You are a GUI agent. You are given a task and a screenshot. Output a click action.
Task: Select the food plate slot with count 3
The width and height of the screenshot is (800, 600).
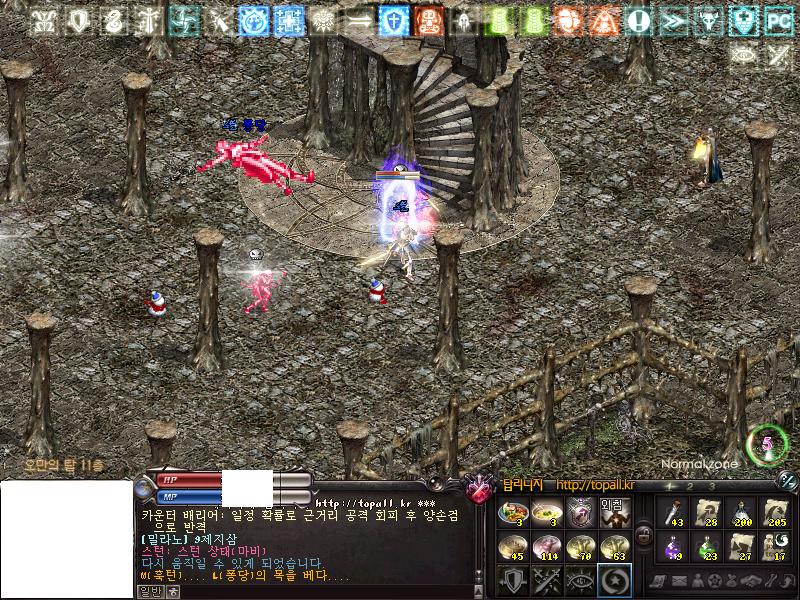pos(513,513)
